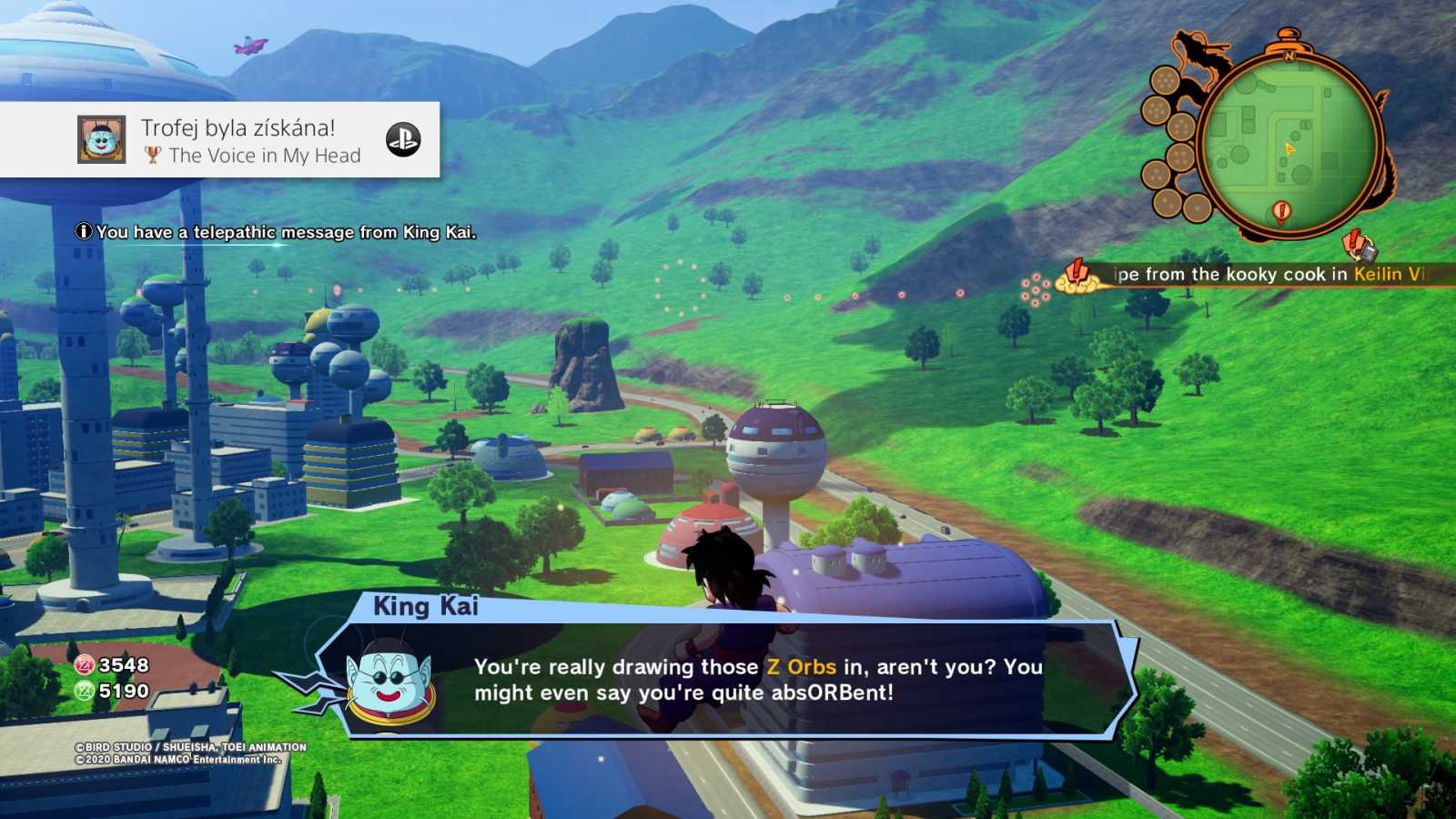Click King Kai's portrait in the dialogue

pos(391,684)
